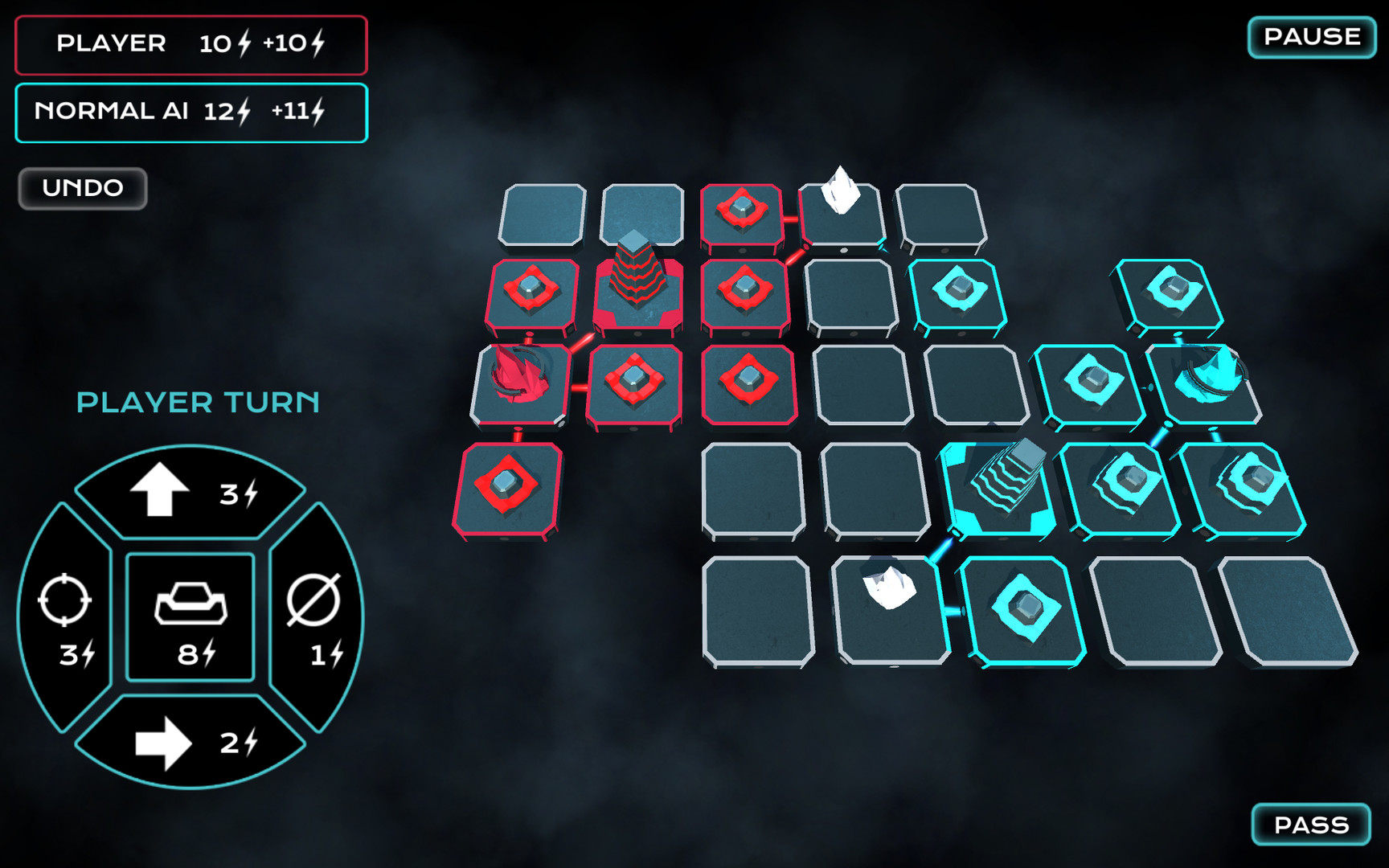The height and width of the screenshot is (868, 1389).
Task: Click the PLAYER energy panel
Action: pyautogui.click(x=189, y=45)
